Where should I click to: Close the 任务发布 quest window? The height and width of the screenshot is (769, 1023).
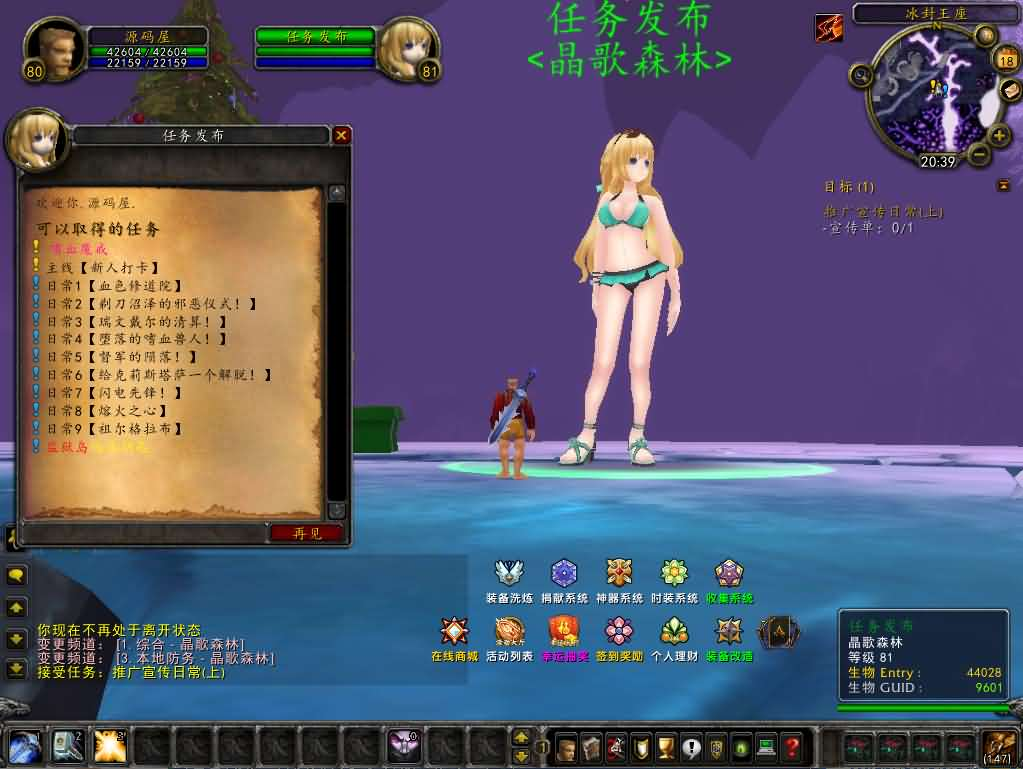342,135
